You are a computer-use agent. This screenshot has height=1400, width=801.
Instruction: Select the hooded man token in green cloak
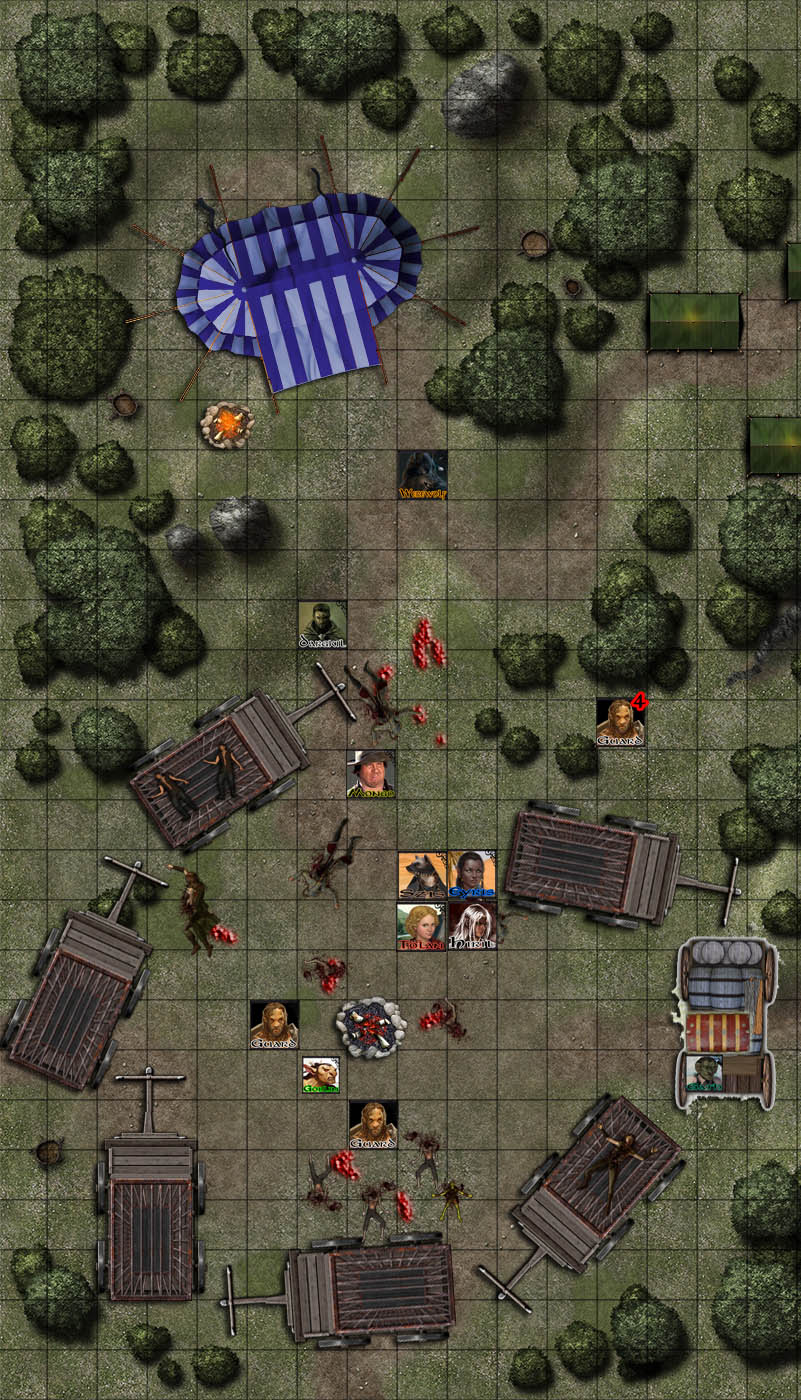coord(322,624)
